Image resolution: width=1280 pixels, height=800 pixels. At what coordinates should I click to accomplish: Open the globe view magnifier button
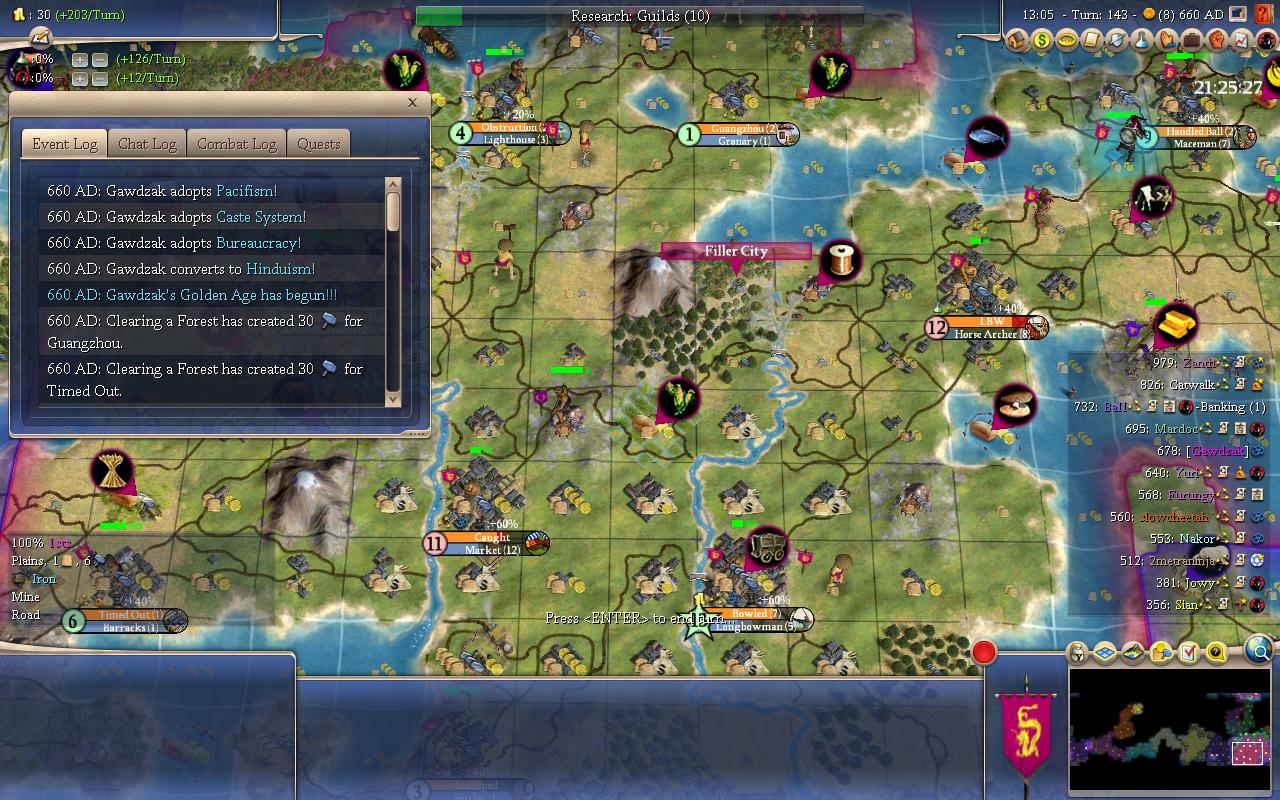[x=1260, y=652]
